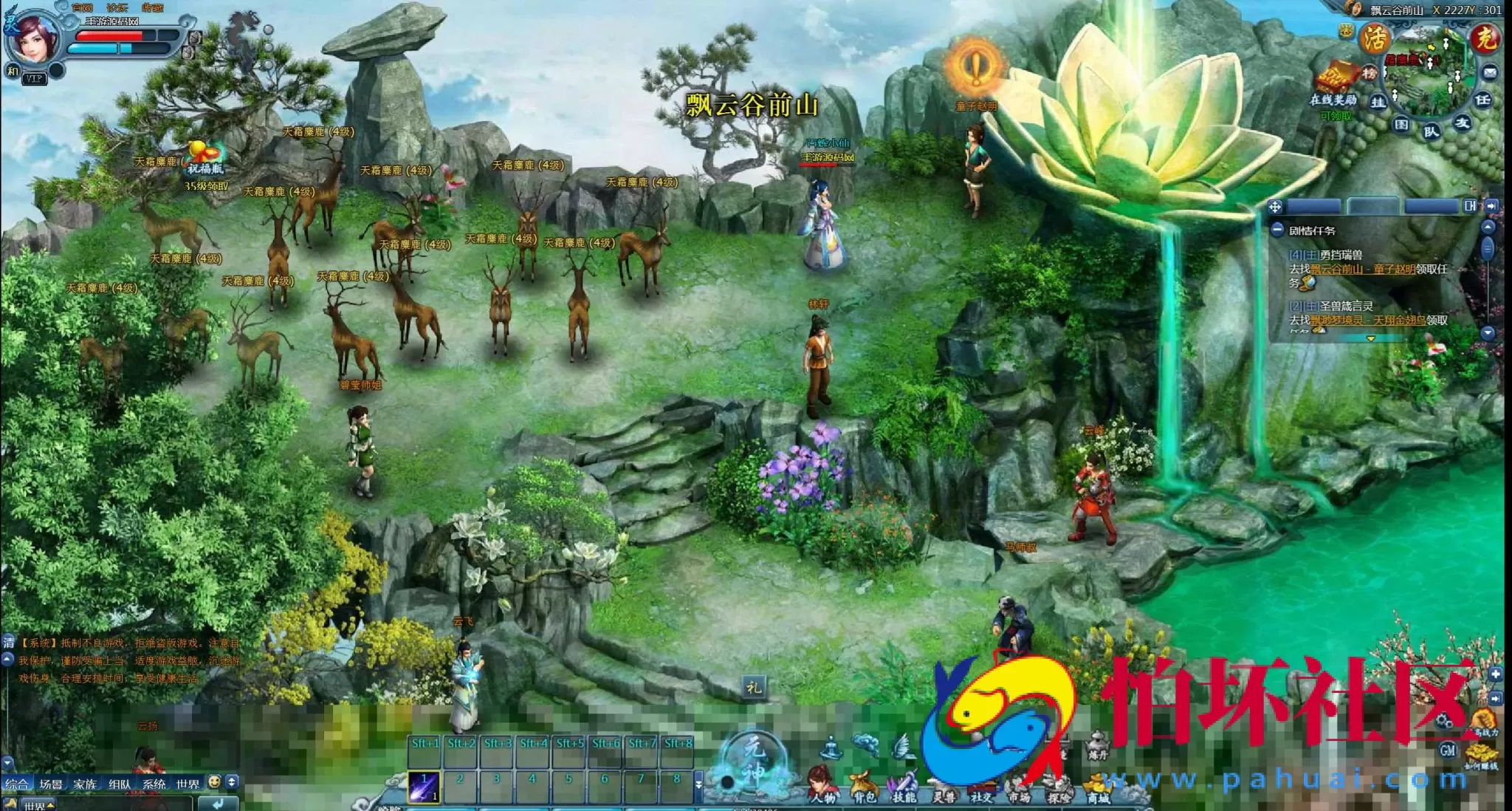Open the 人物 character menu

pos(822,784)
